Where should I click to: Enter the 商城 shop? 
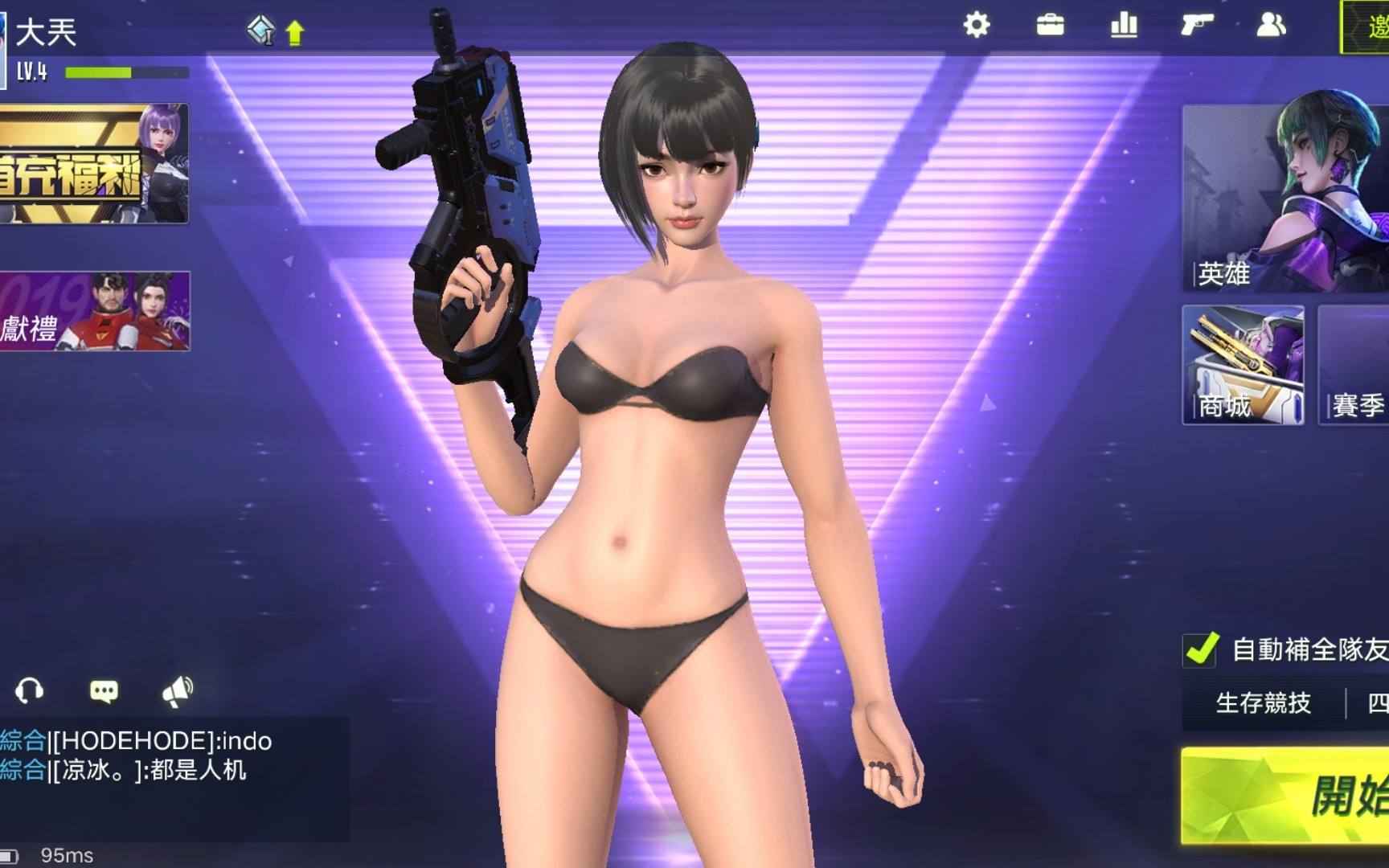pyautogui.click(x=1243, y=366)
